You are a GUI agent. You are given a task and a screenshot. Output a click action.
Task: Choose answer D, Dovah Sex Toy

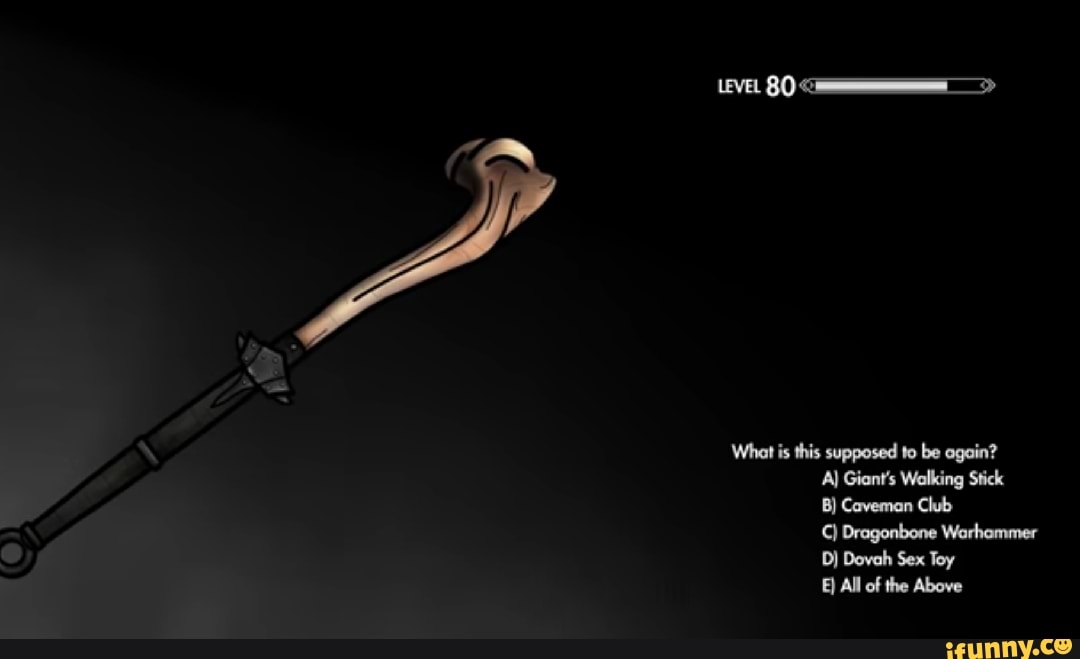pos(887,559)
